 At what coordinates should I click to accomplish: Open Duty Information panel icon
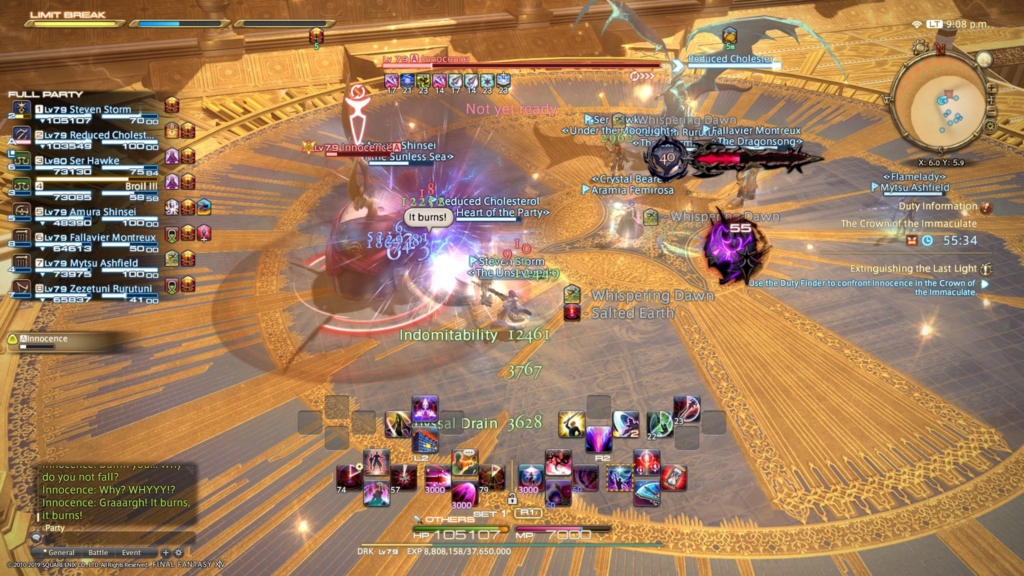pyautogui.click(x=986, y=207)
